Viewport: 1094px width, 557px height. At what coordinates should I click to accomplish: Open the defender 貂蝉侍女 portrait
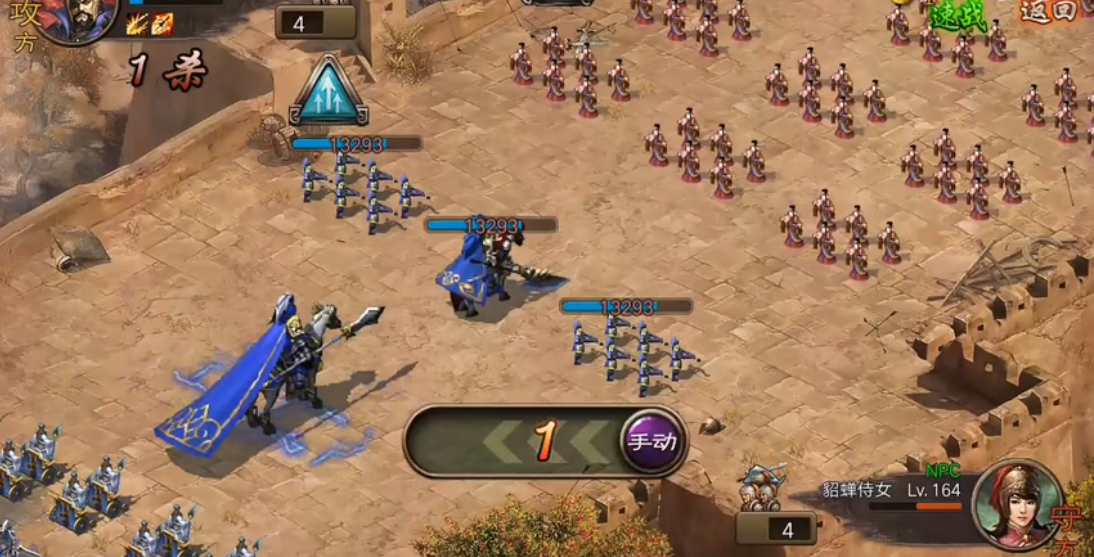click(1018, 503)
